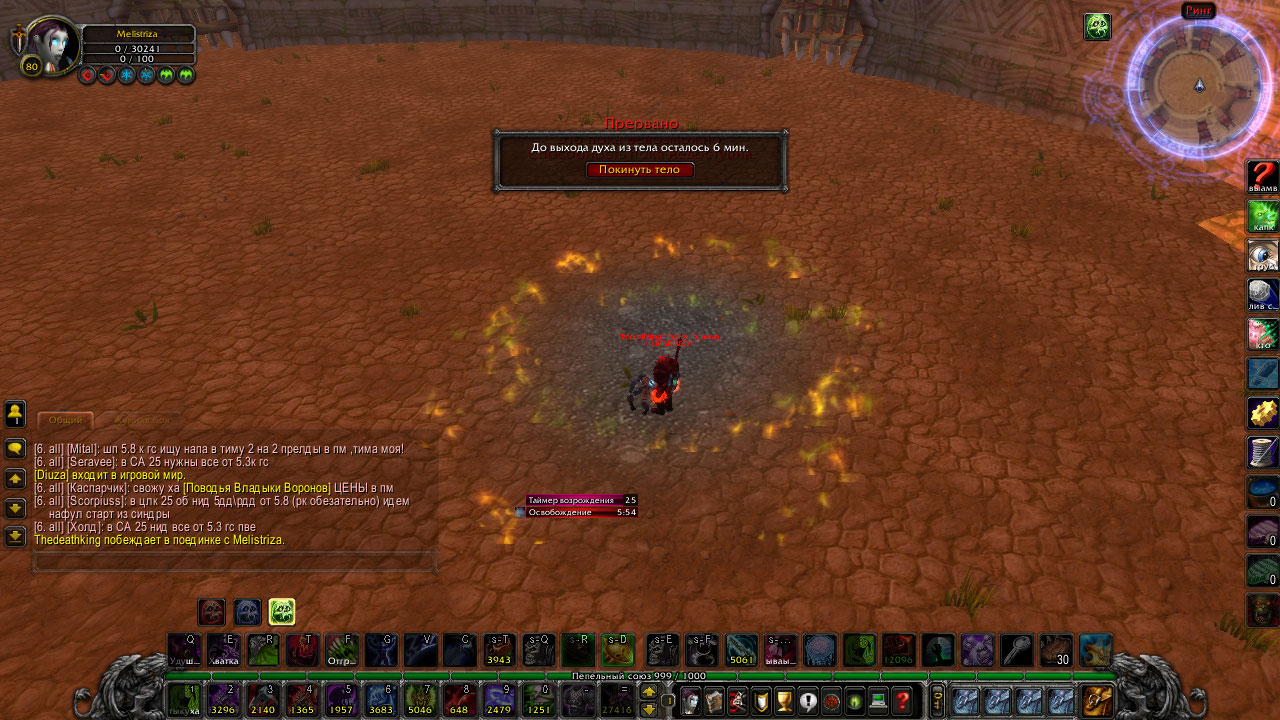Select Melistriza's player portrait
The image size is (1280, 720).
51,44
